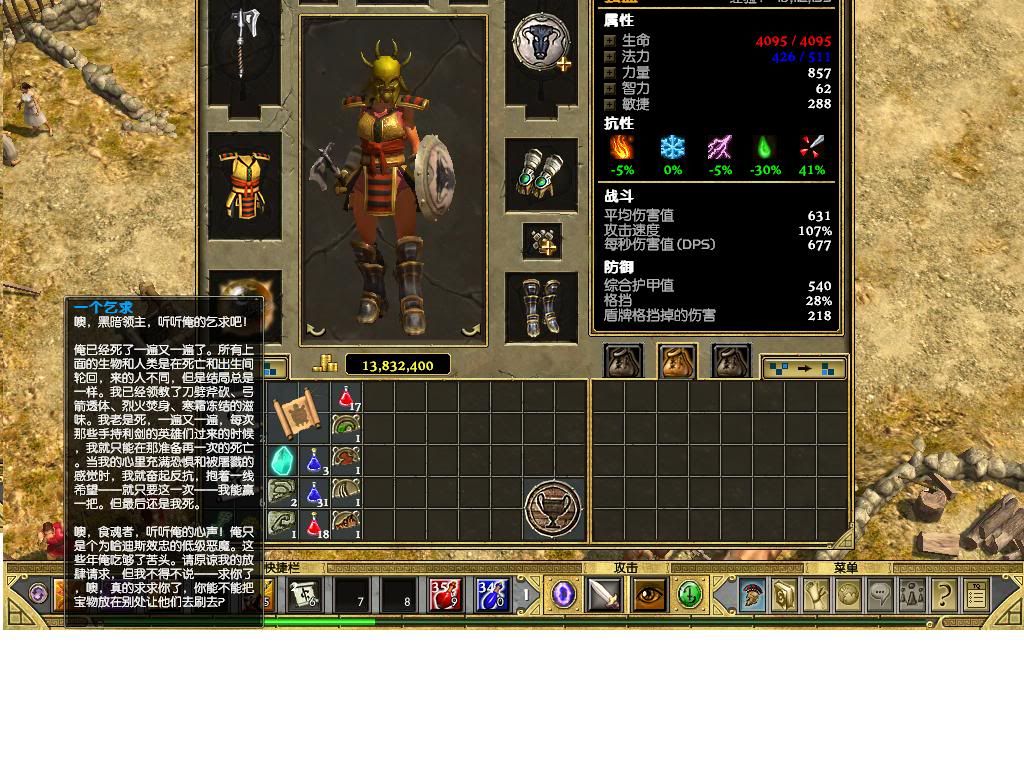Select the bull-head amulet slot

click(541, 45)
